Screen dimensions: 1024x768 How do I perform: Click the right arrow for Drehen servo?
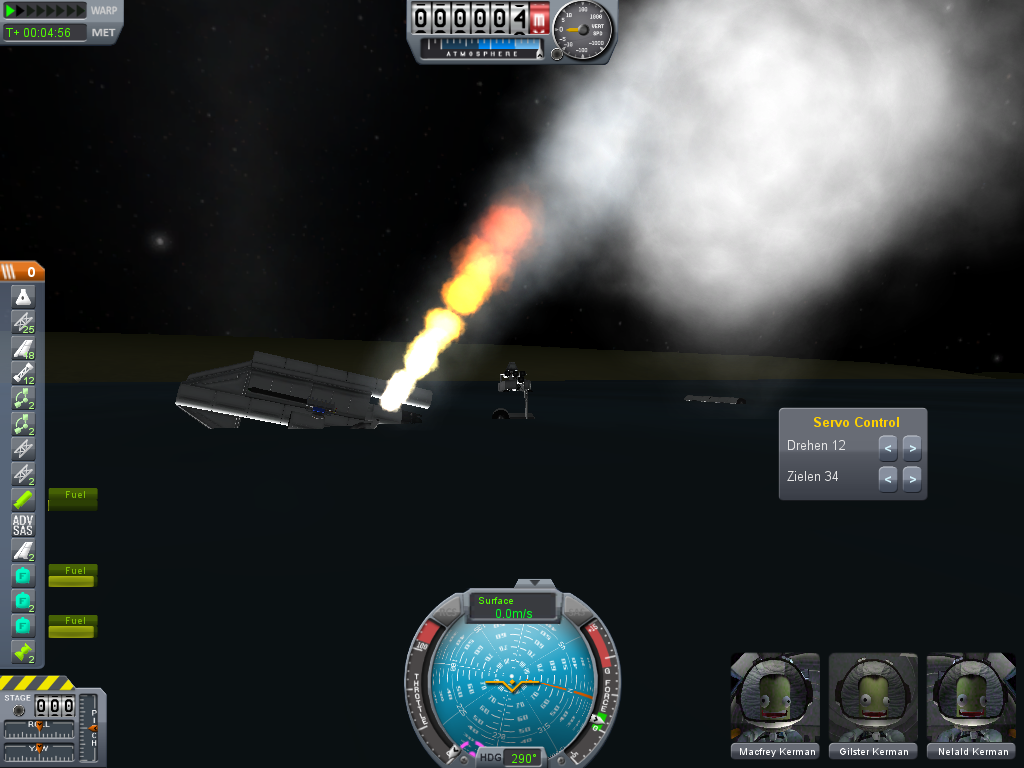pyautogui.click(x=911, y=448)
